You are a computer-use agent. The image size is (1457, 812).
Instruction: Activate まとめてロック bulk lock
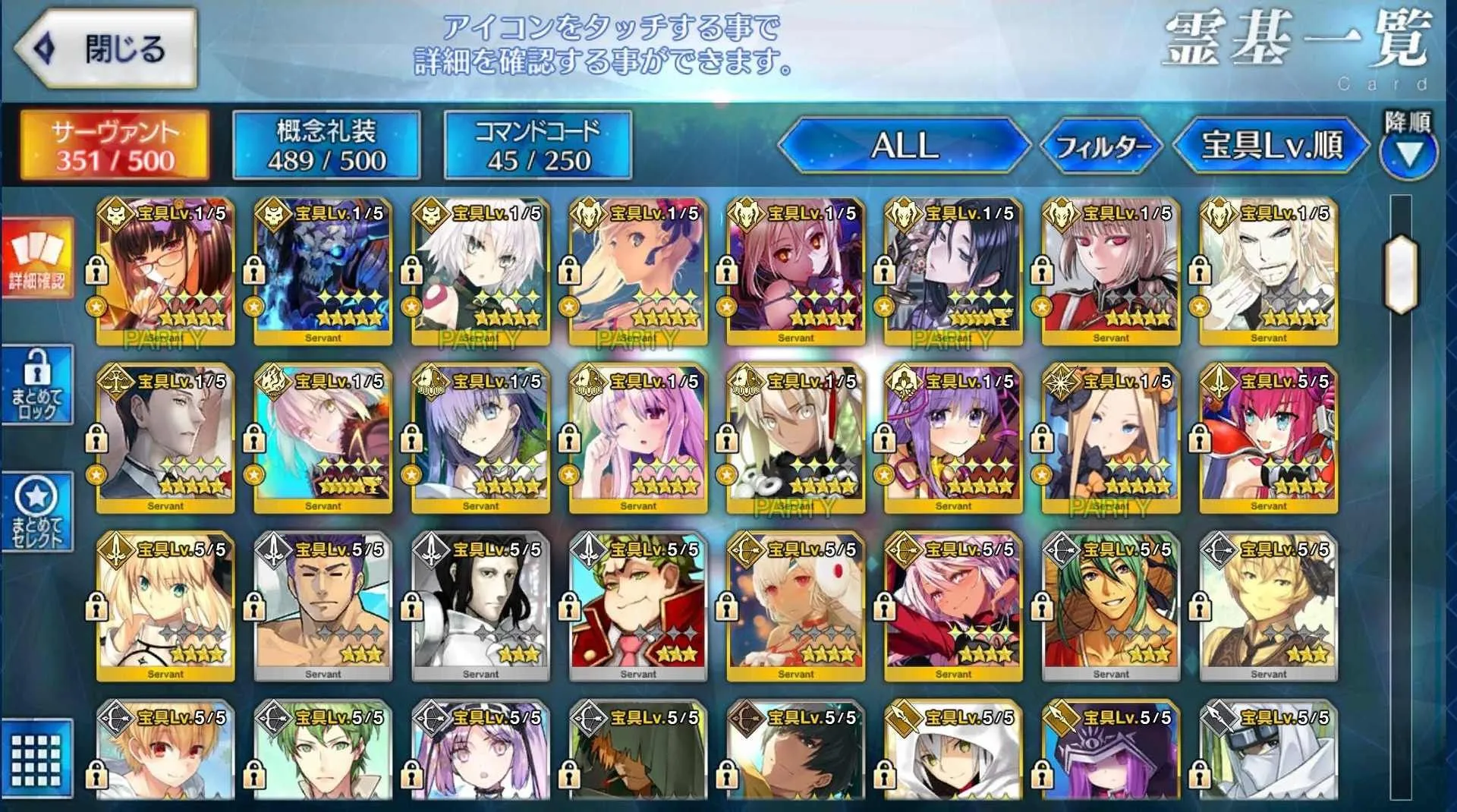[37, 384]
